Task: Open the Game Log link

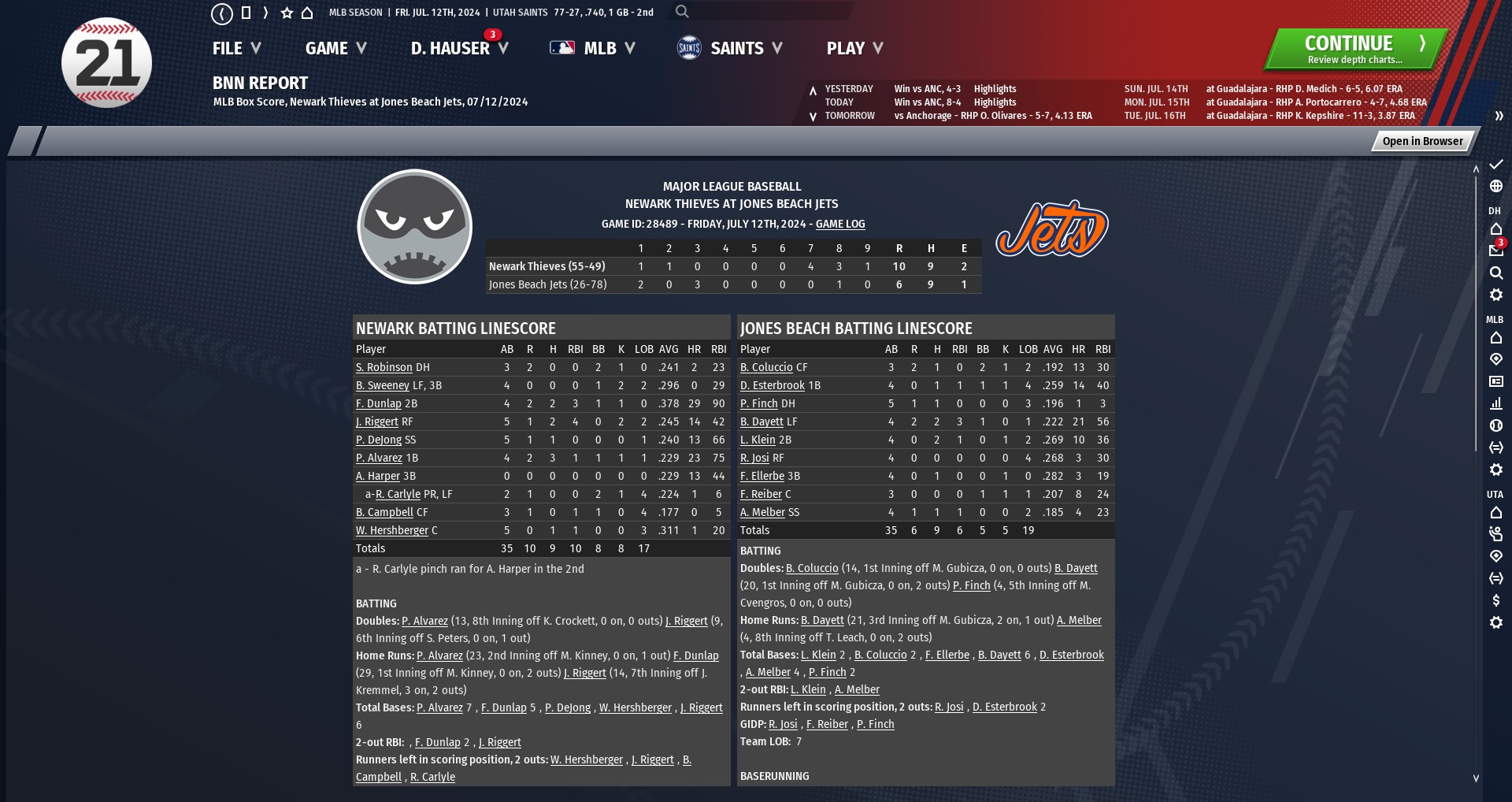Action: point(839,224)
